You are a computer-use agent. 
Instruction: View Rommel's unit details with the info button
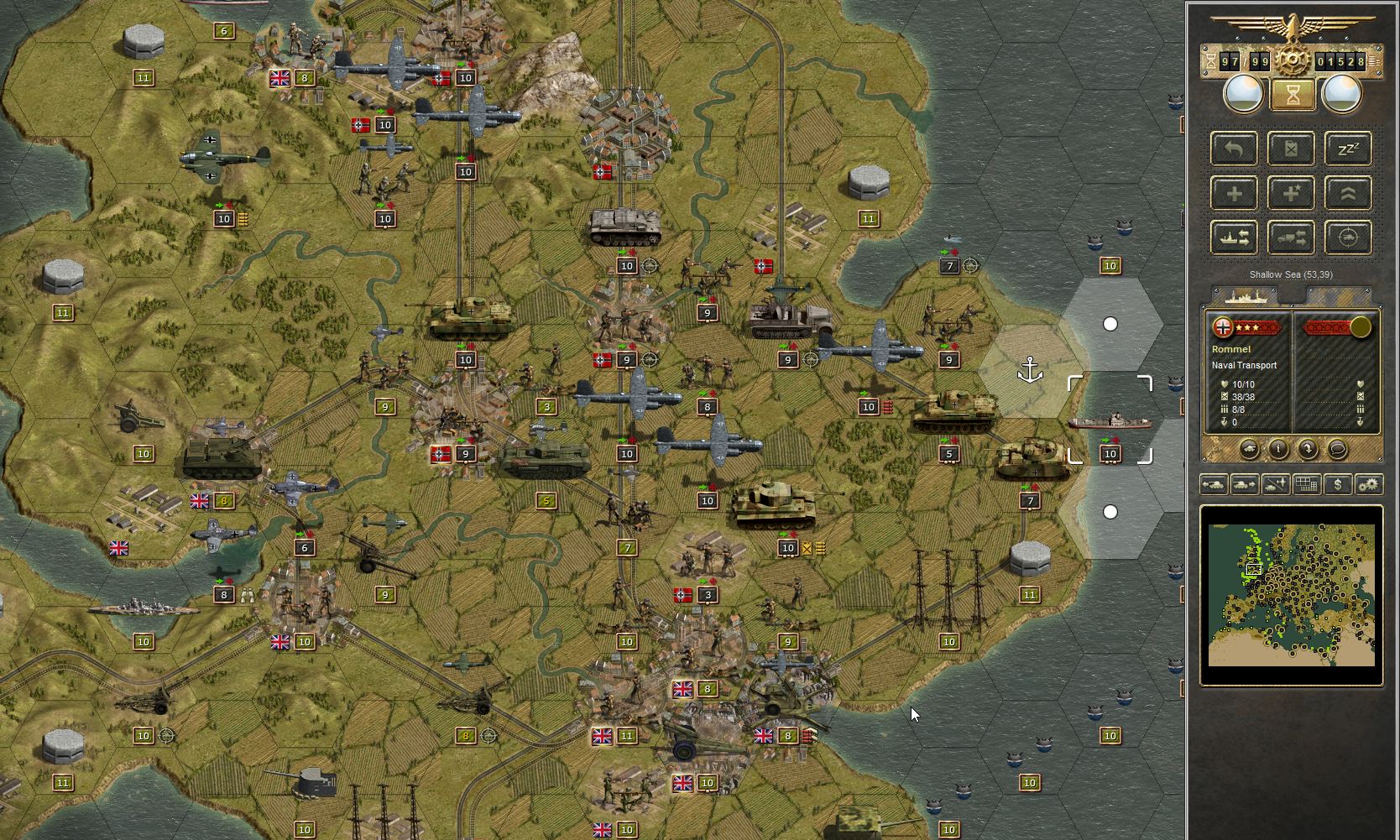pyautogui.click(x=1279, y=450)
